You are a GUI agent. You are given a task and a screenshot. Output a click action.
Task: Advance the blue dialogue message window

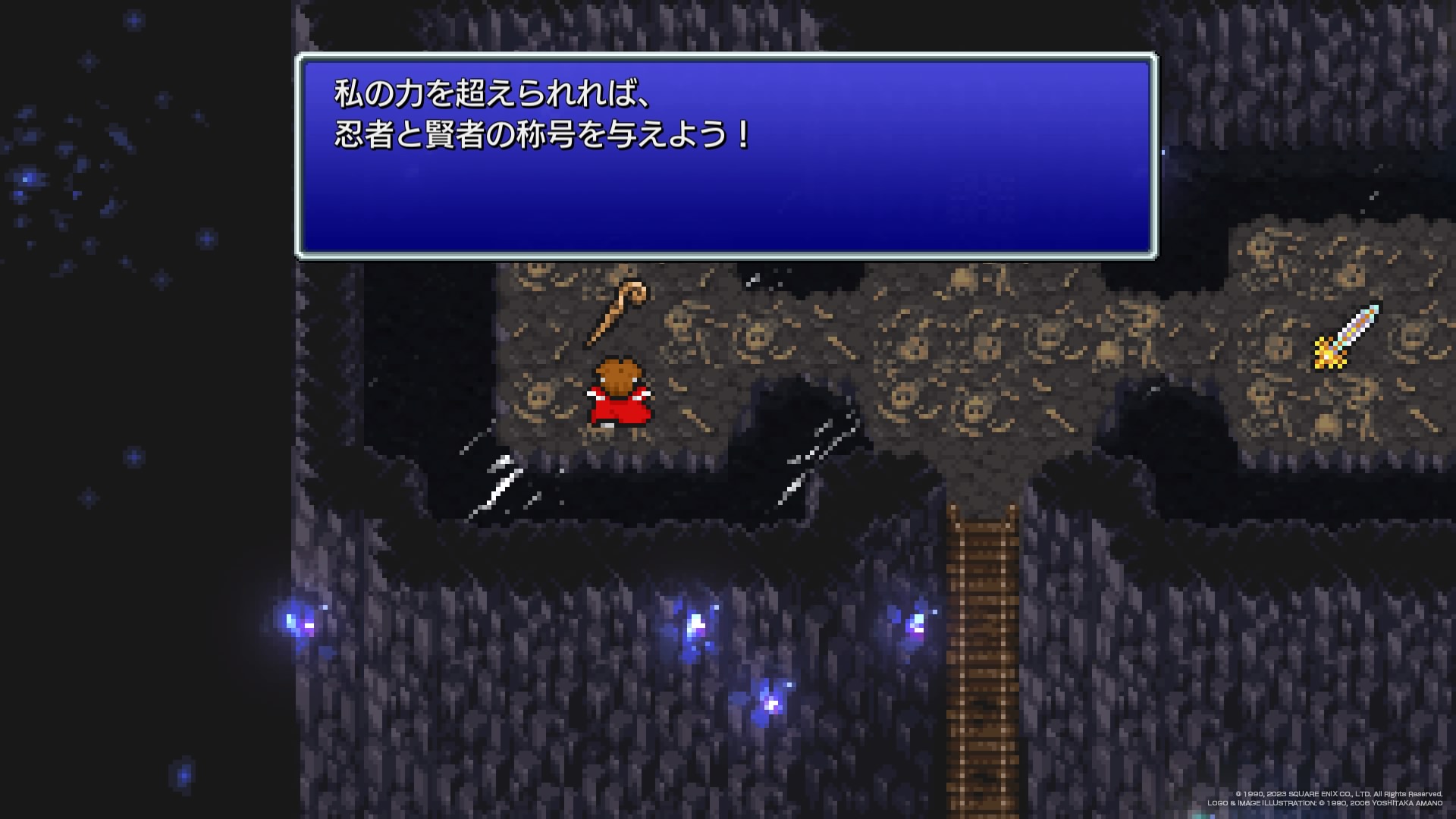point(726,156)
